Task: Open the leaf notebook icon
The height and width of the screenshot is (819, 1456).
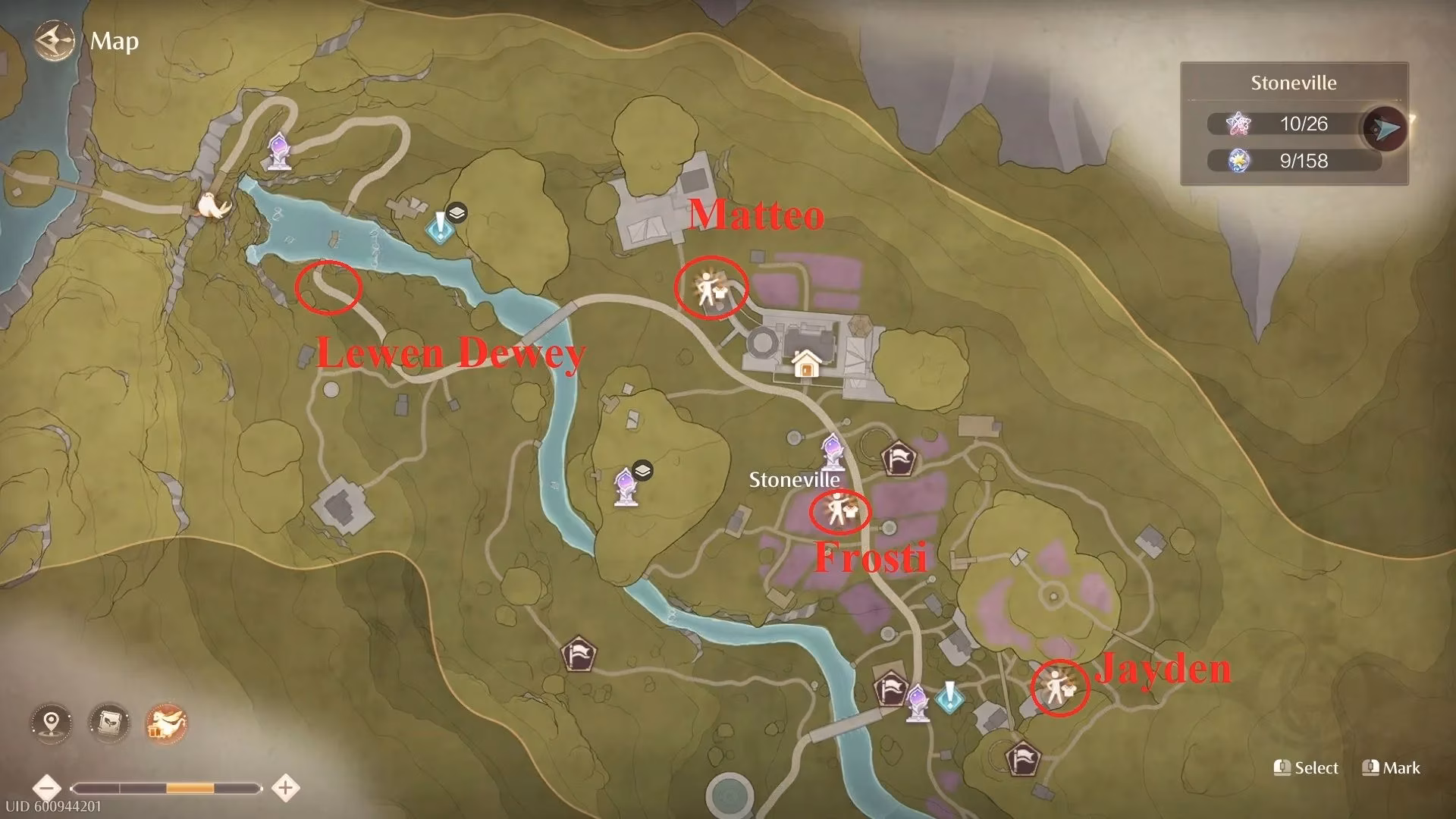Action: [x=108, y=721]
